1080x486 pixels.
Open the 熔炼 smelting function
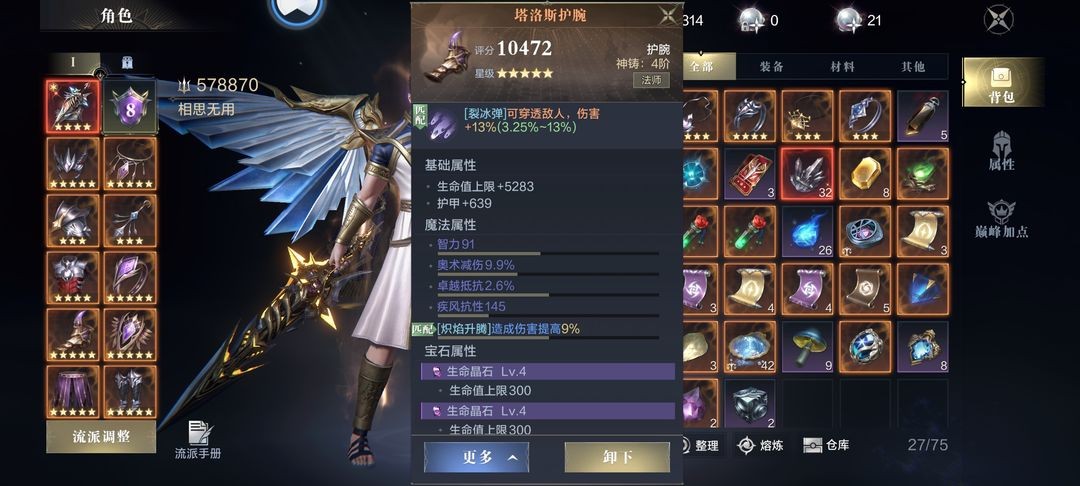(760, 445)
